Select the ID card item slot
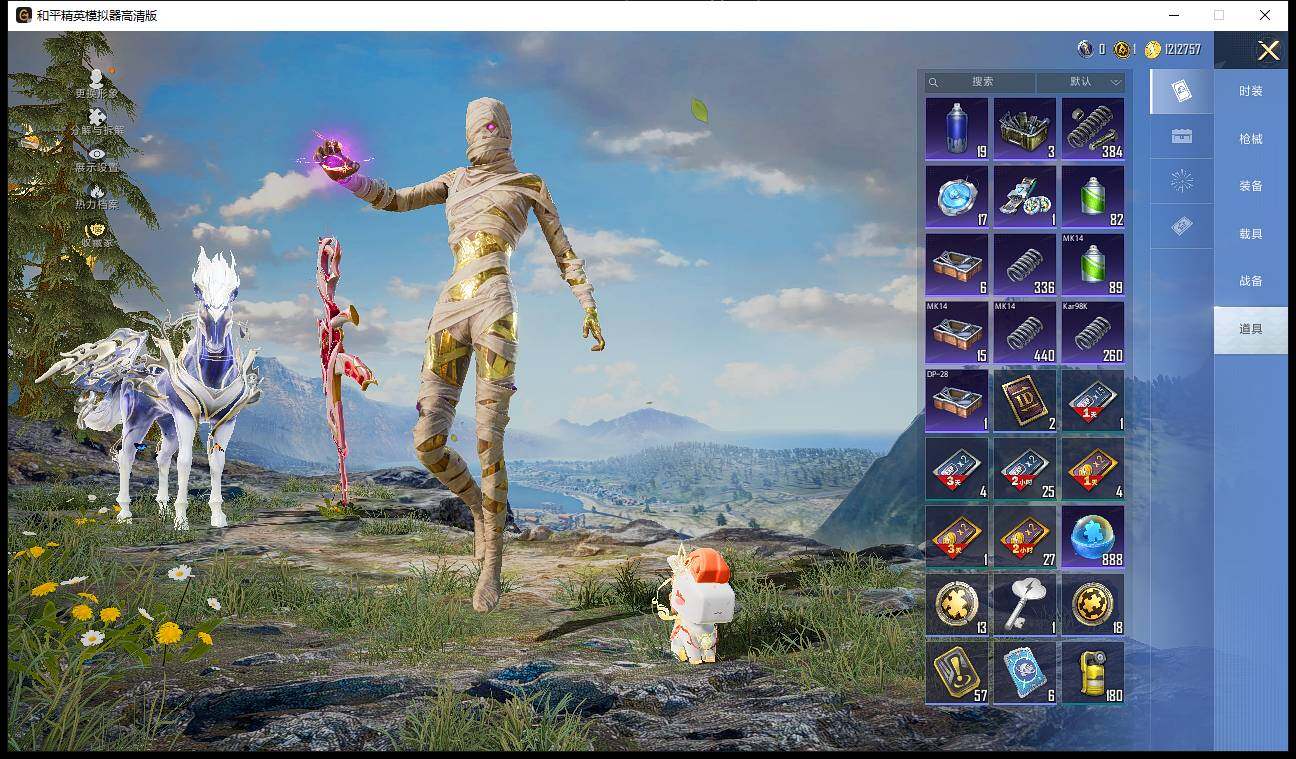The height and width of the screenshot is (759, 1296). tap(1025, 401)
